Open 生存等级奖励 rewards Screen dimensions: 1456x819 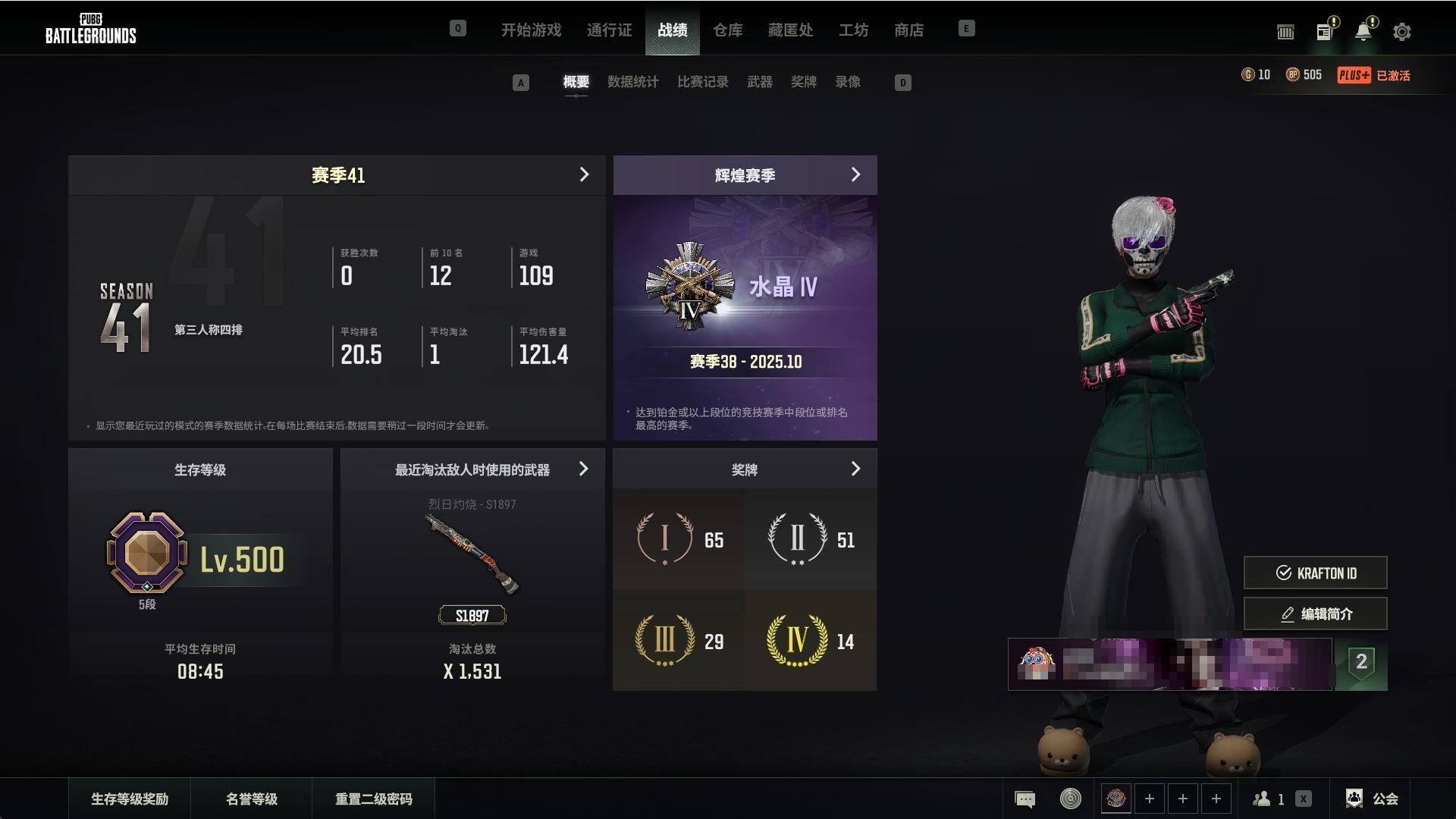130,799
